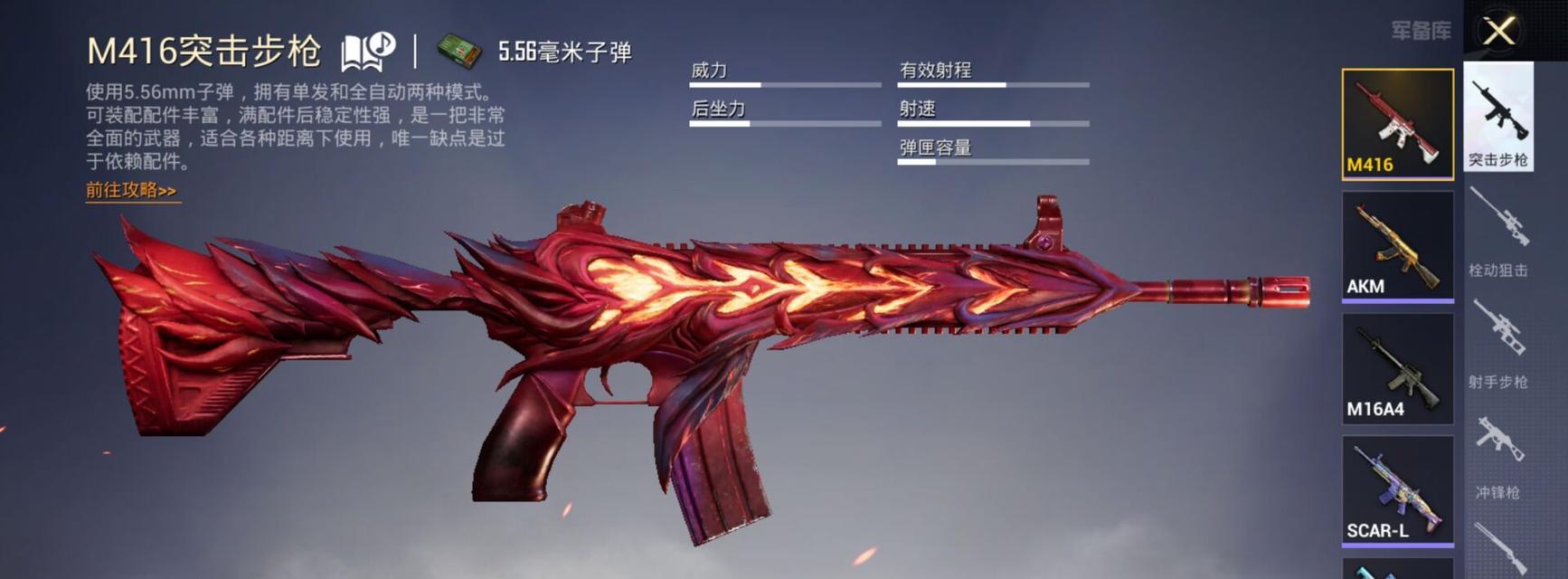Choose the AKM weapon tile

point(1397,245)
